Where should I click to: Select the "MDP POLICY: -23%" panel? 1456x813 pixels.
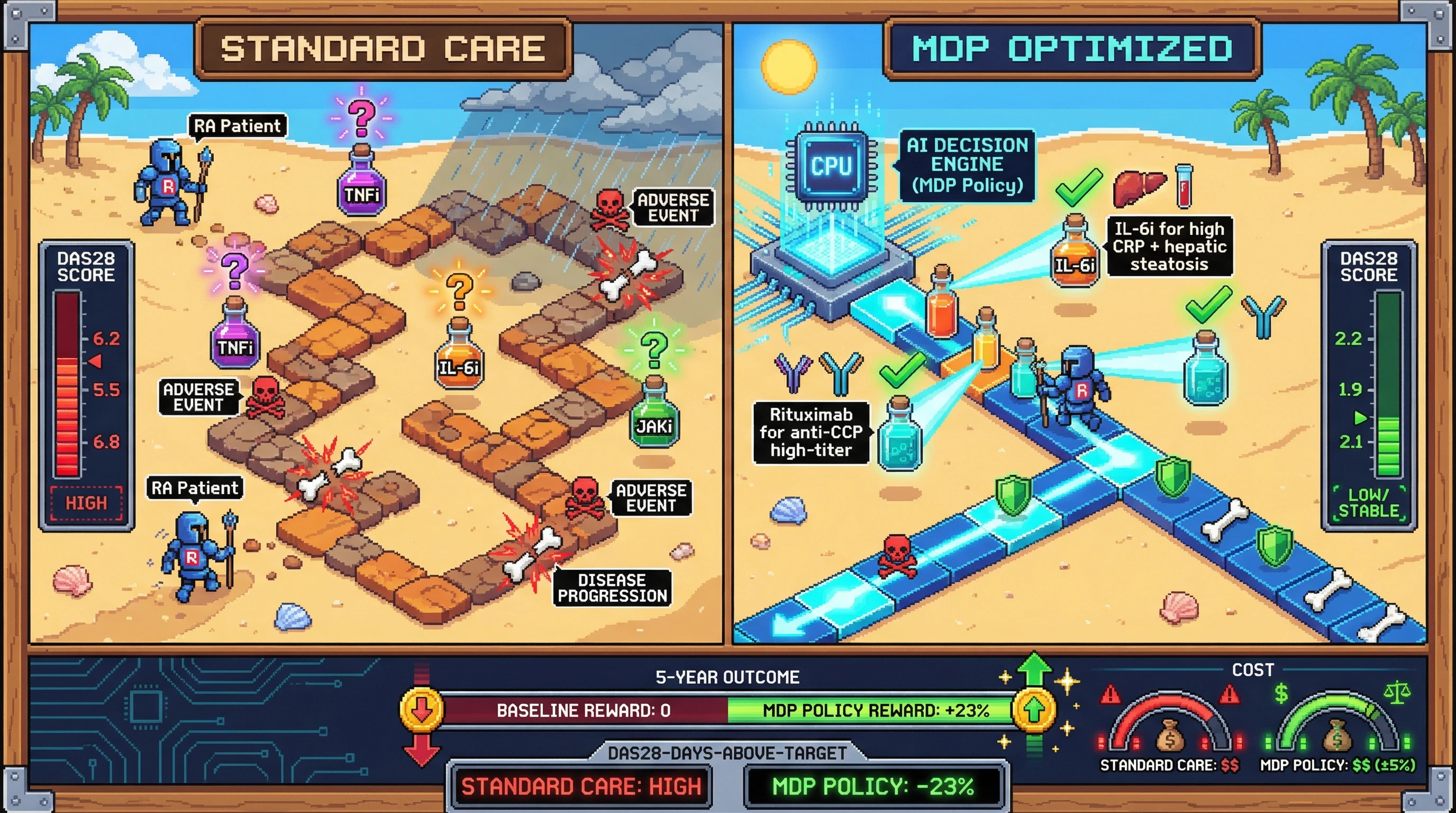pyautogui.click(x=873, y=787)
